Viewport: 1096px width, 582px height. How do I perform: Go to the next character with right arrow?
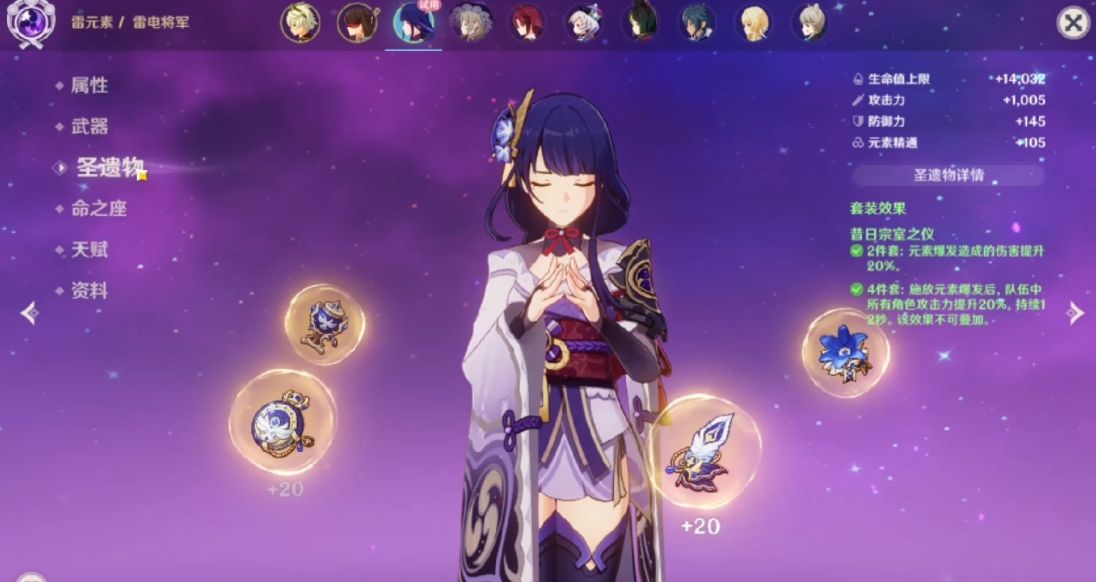pyautogui.click(x=1075, y=313)
